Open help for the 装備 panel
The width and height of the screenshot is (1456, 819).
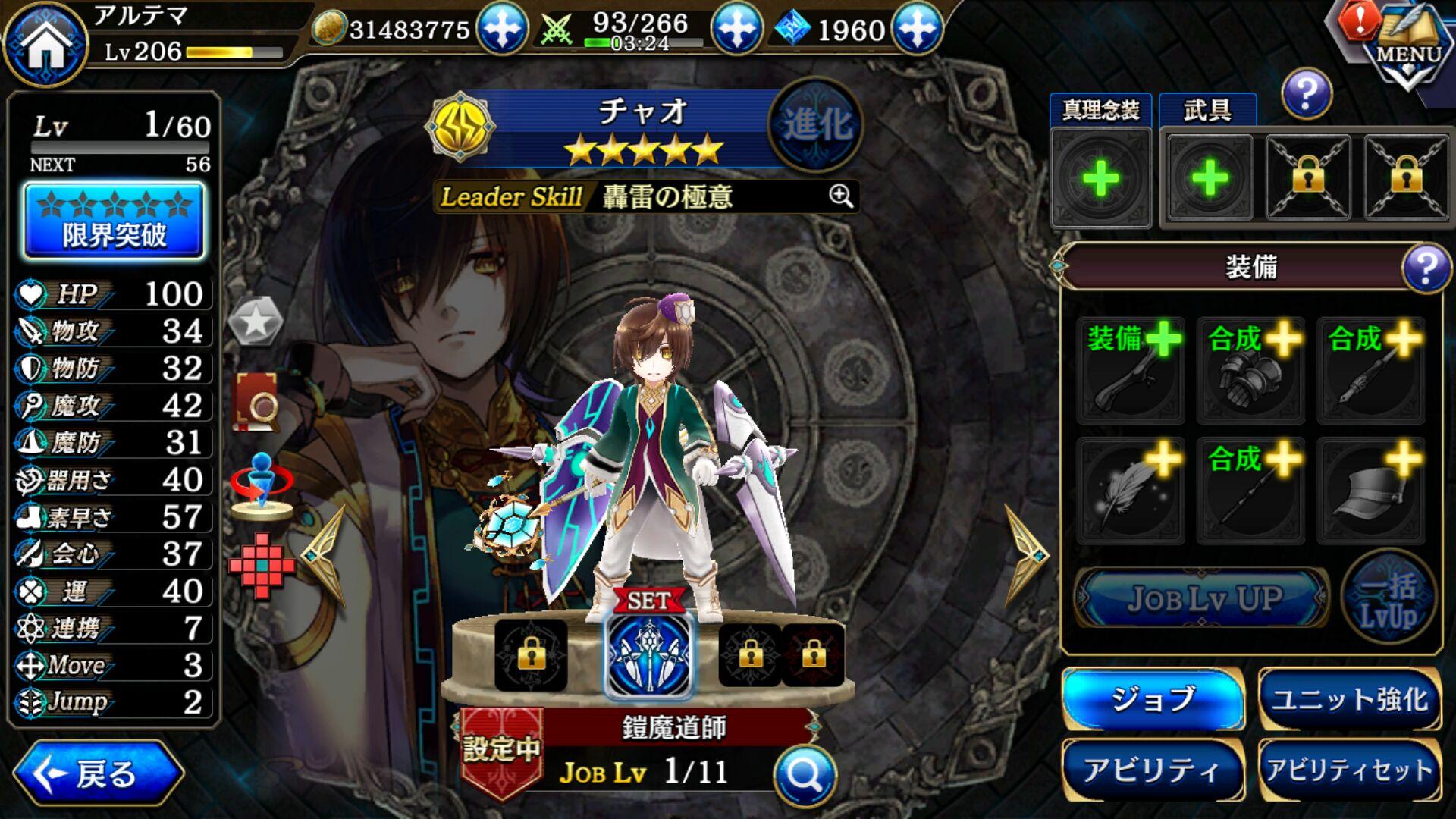pos(1426,268)
